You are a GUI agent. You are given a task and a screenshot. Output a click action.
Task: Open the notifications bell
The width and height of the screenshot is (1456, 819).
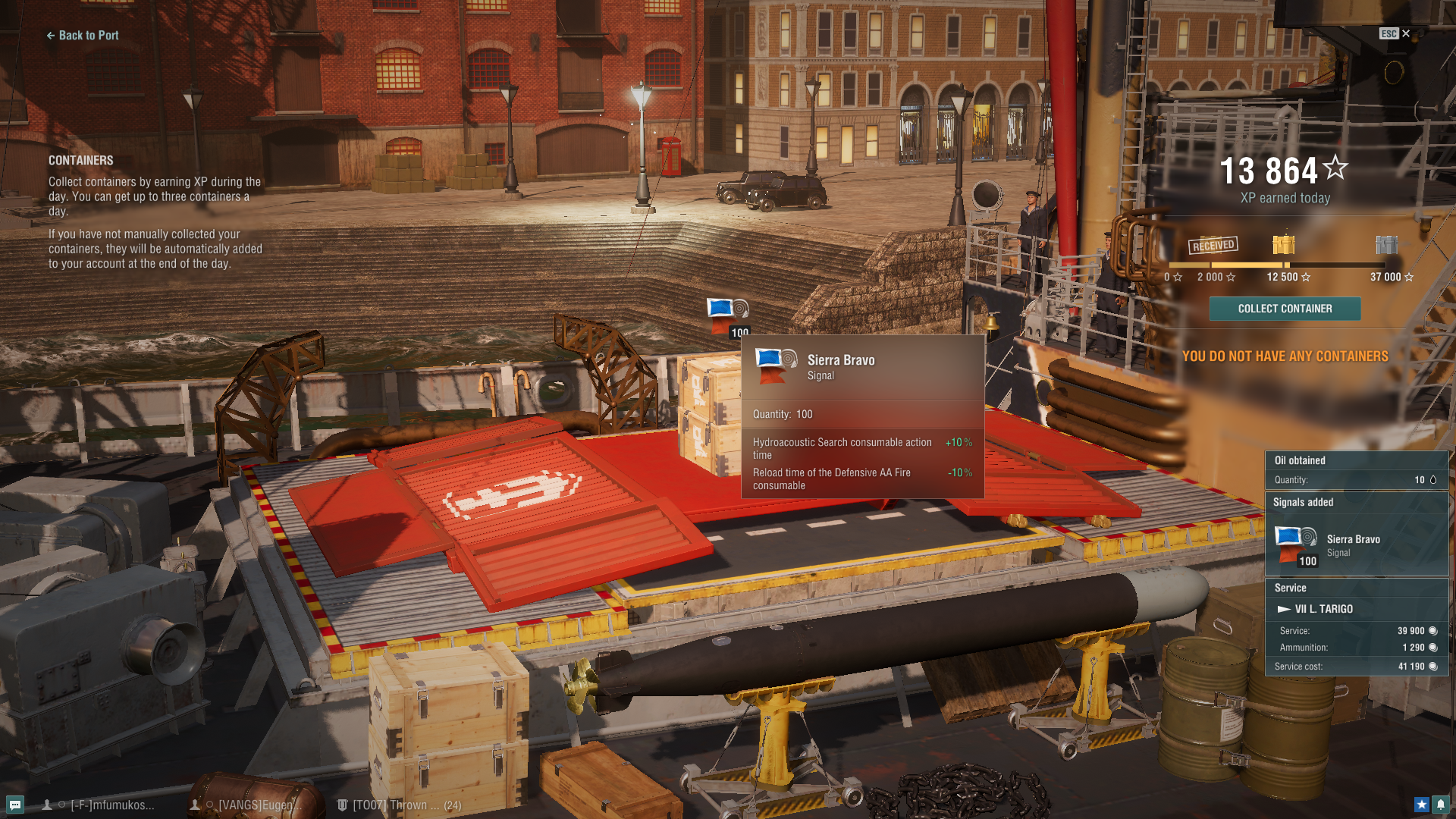click(x=1440, y=805)
